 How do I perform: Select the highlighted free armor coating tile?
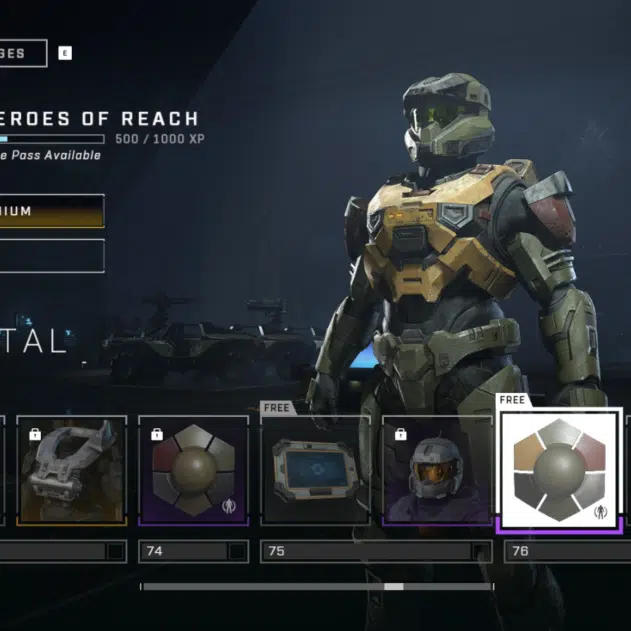[560, 468]
